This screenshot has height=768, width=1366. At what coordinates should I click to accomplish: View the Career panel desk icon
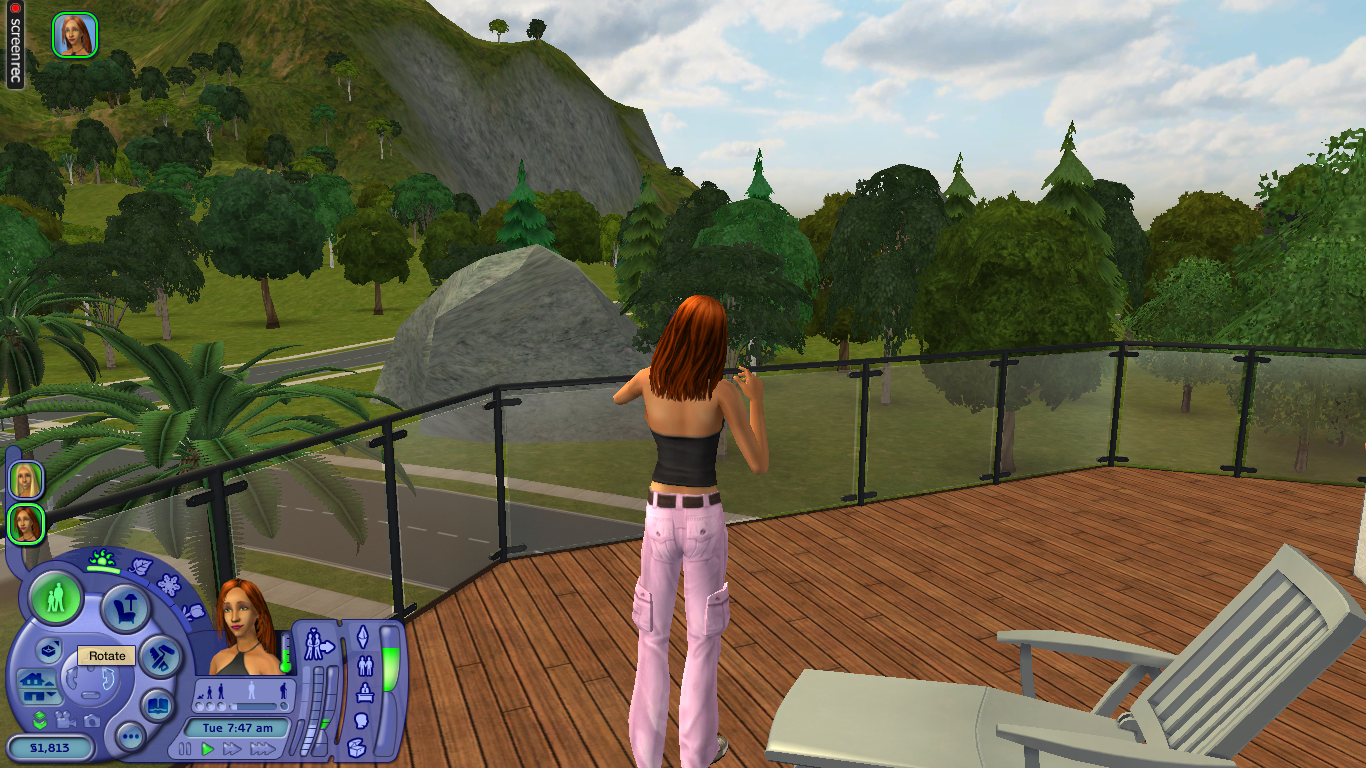coord(363,694)
